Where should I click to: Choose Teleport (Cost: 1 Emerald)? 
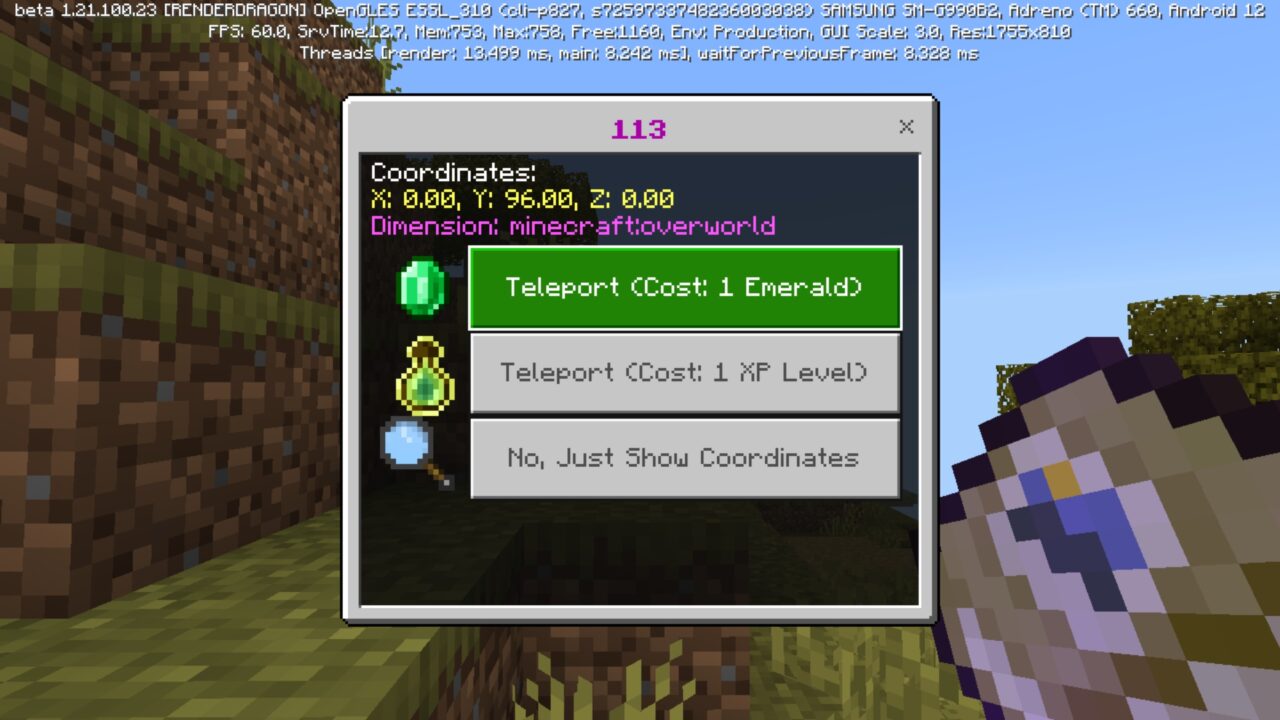coord(685,288)
